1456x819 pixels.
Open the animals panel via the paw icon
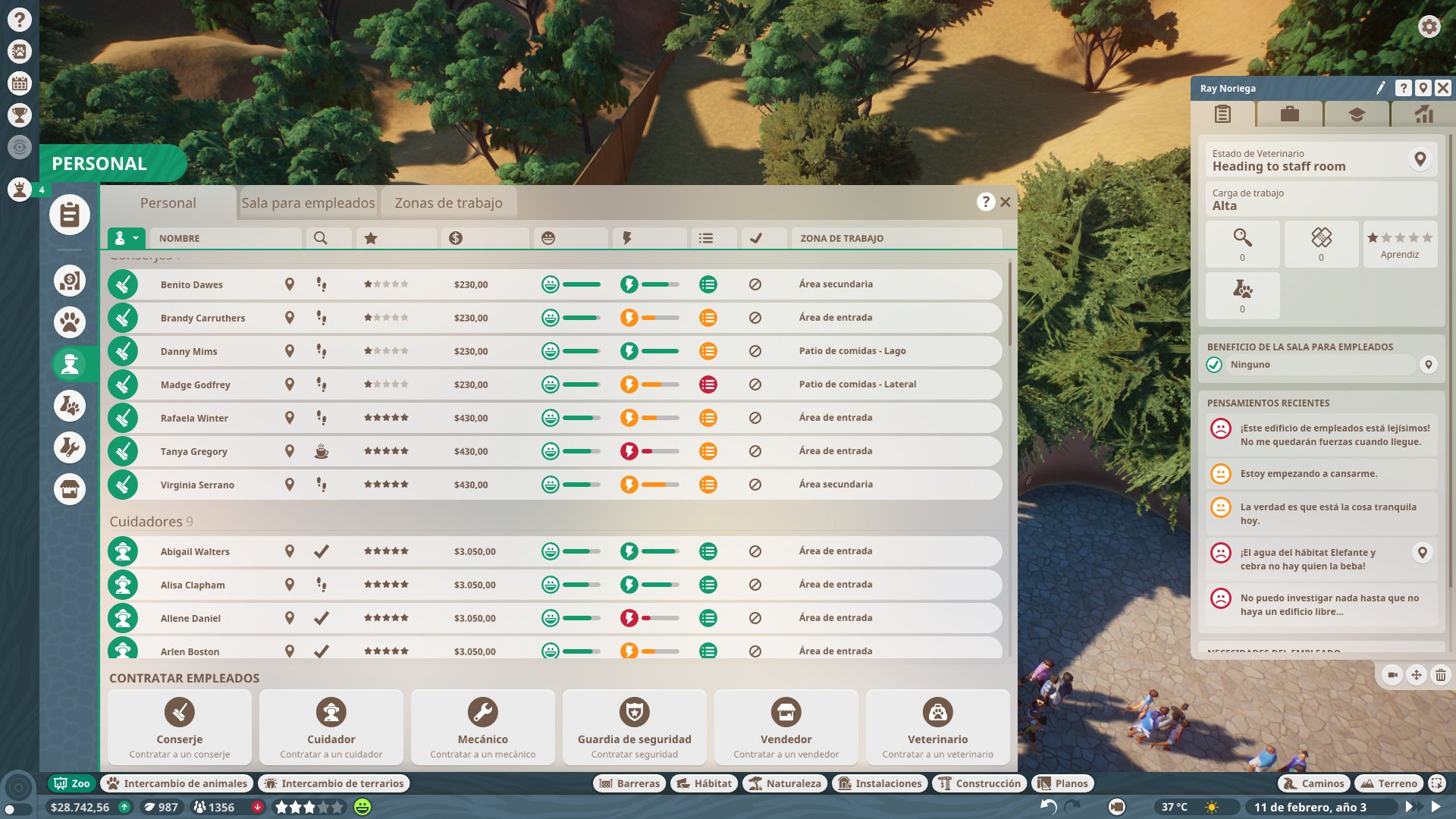click(x=69, y=322)
